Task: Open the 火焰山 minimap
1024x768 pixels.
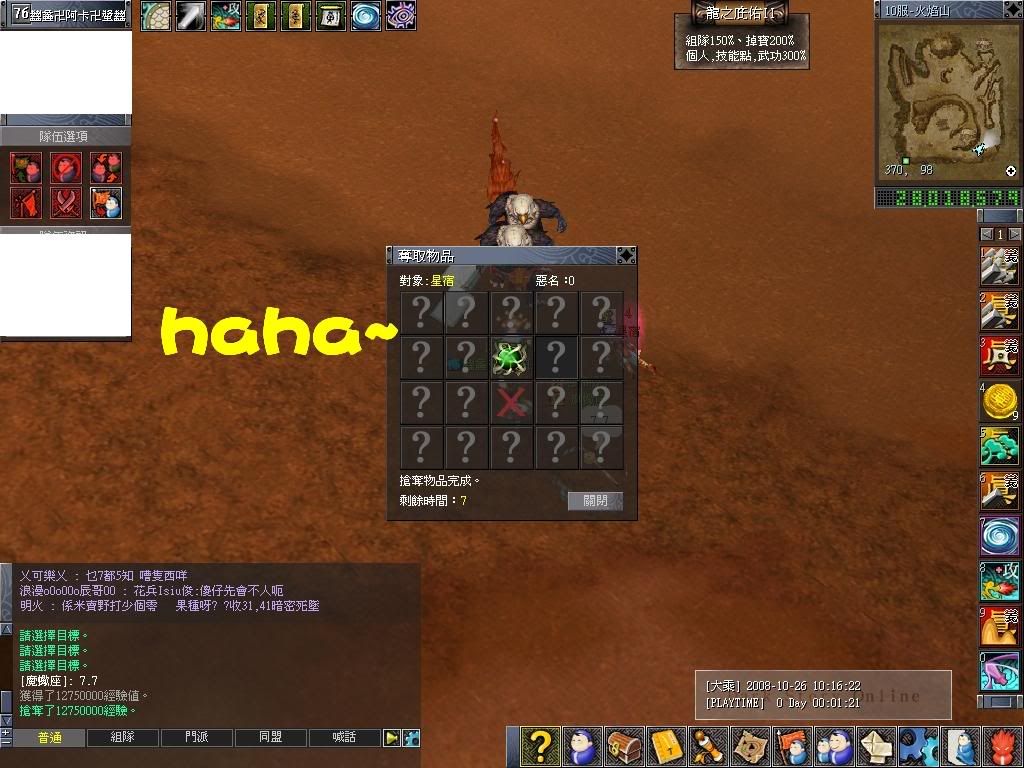Action: click(x=948, y=90)
